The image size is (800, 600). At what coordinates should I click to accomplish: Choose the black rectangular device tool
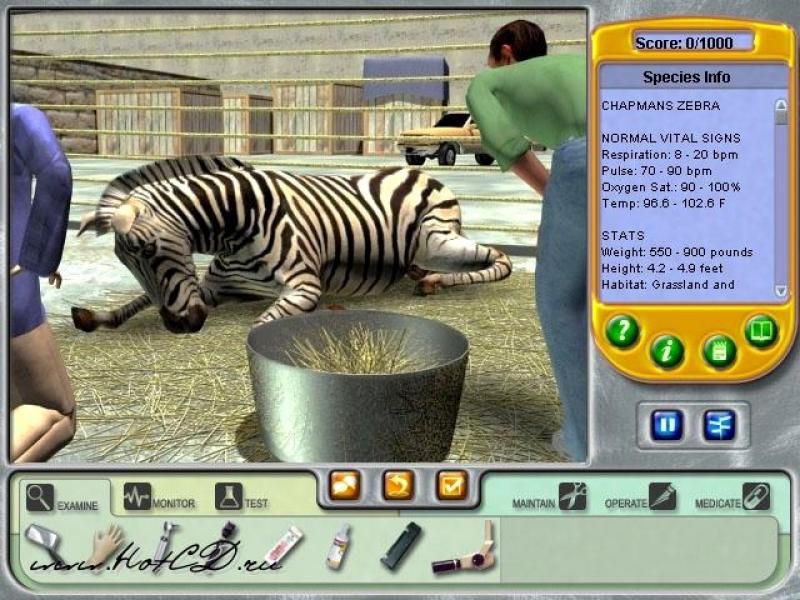pyautogui.click(x=400, y=546)
